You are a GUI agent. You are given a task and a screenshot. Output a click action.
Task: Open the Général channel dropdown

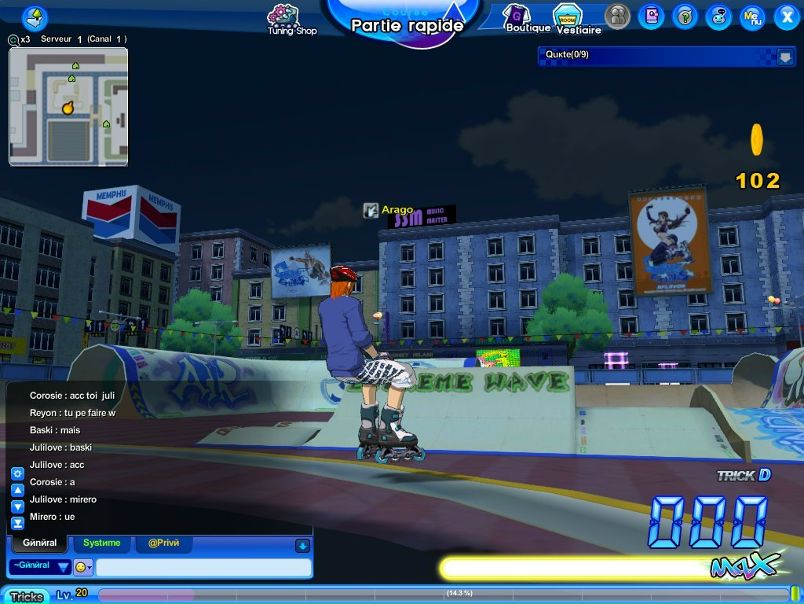pos(40,566)
